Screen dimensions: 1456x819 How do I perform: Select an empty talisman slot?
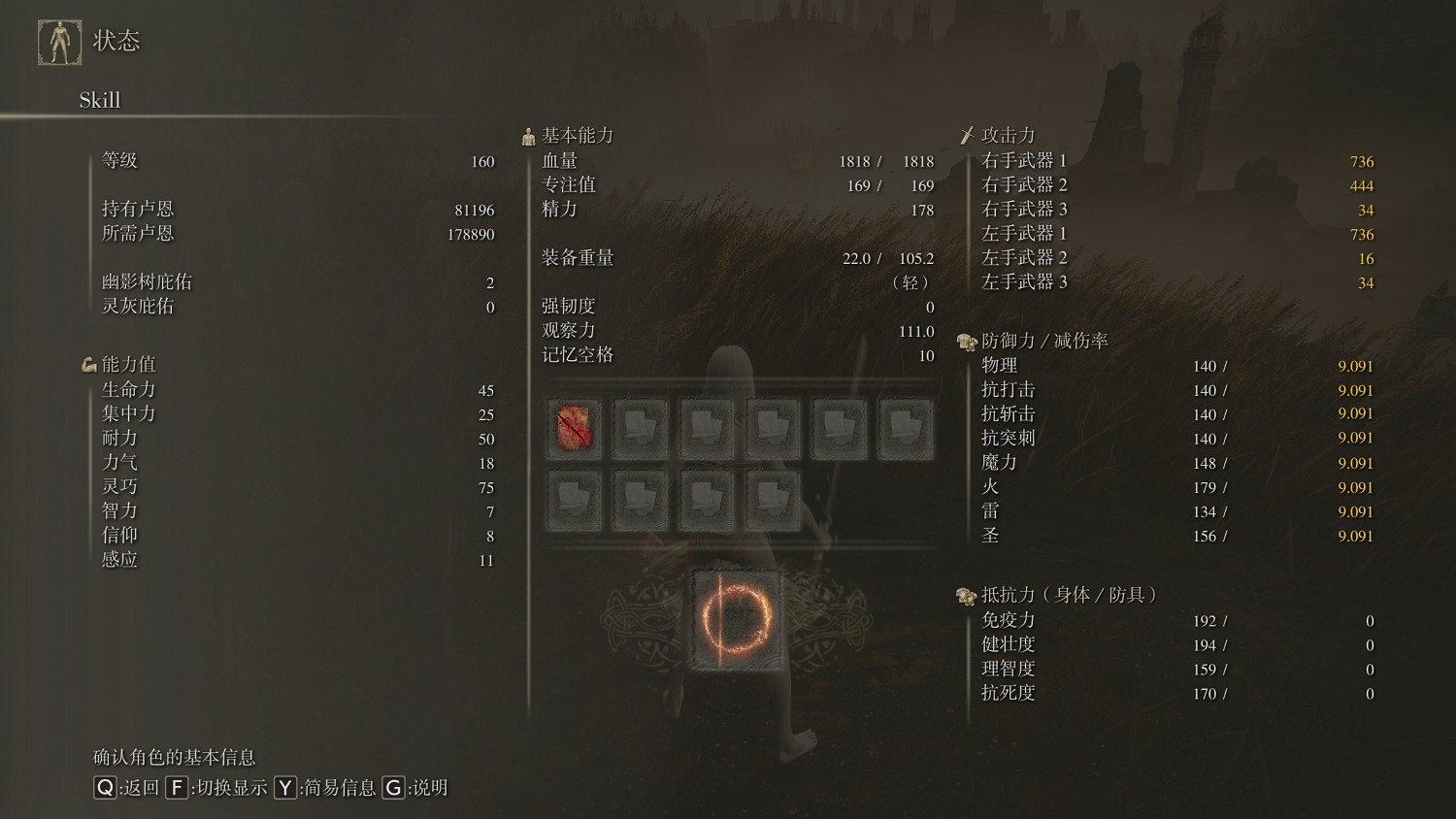pyautogui.click(x=641, y=426)
